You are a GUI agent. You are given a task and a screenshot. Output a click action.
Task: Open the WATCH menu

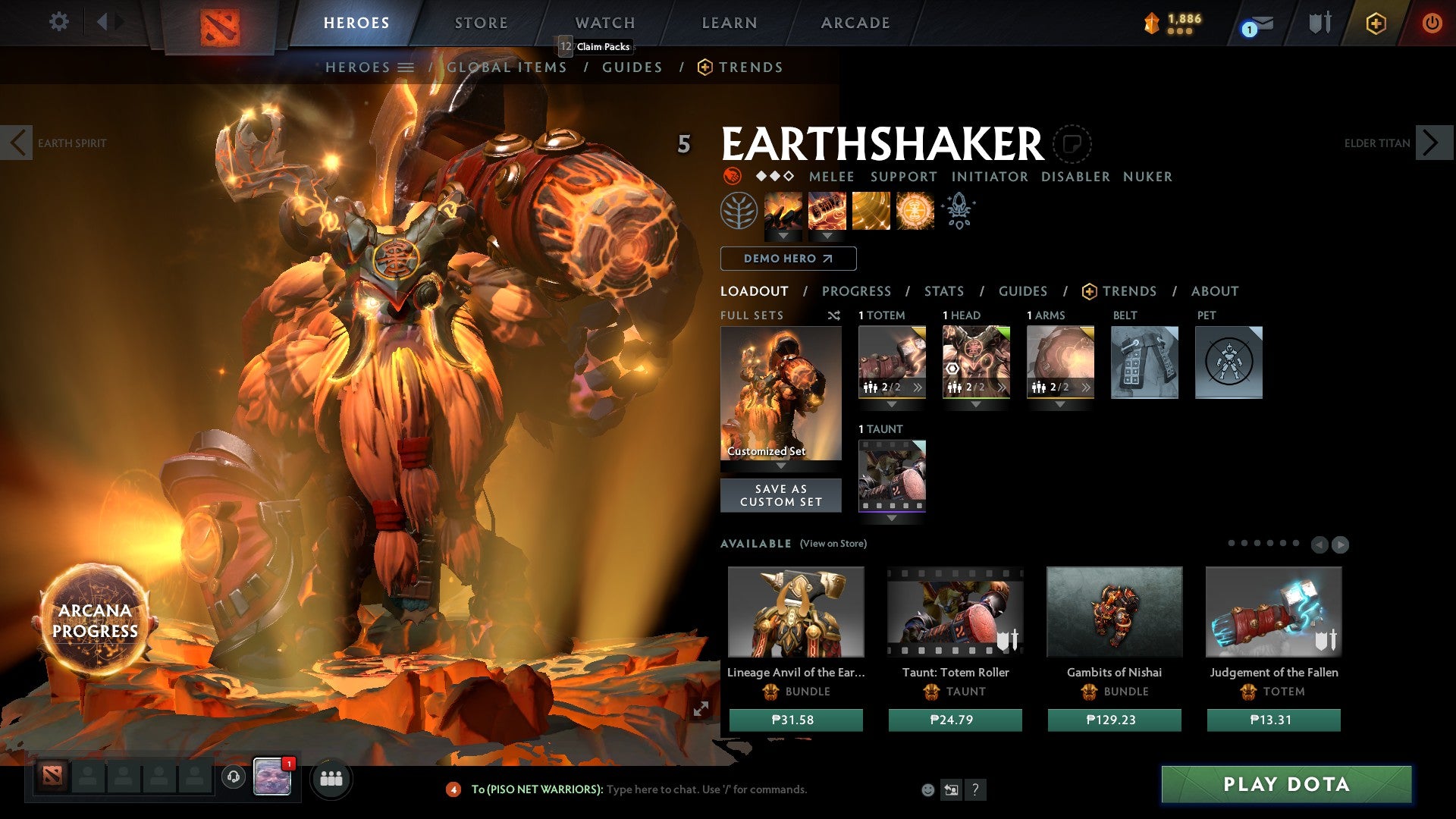tap(605, 23)
